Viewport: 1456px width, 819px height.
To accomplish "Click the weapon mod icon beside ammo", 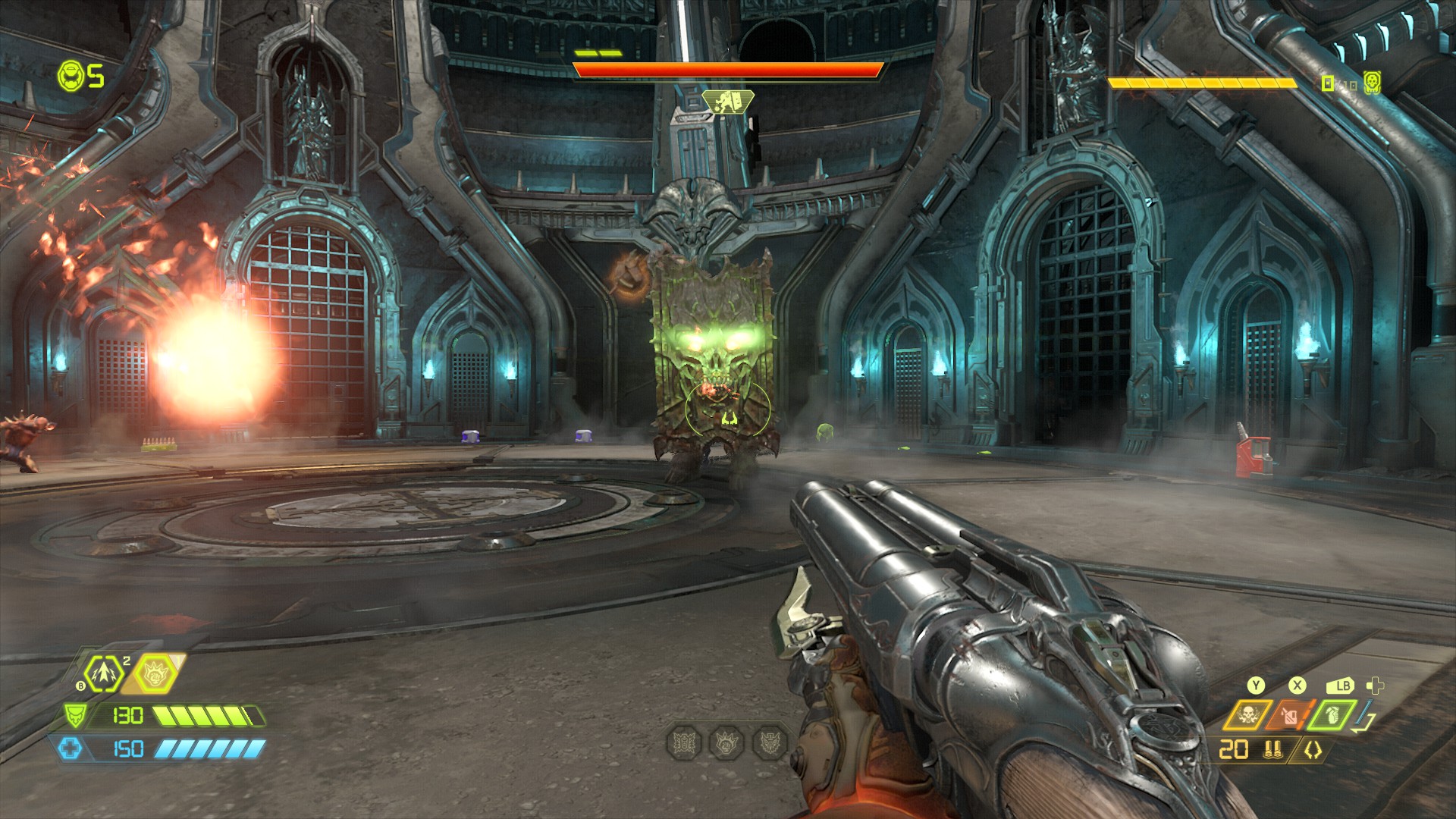I will click(x=1313, y=750).
